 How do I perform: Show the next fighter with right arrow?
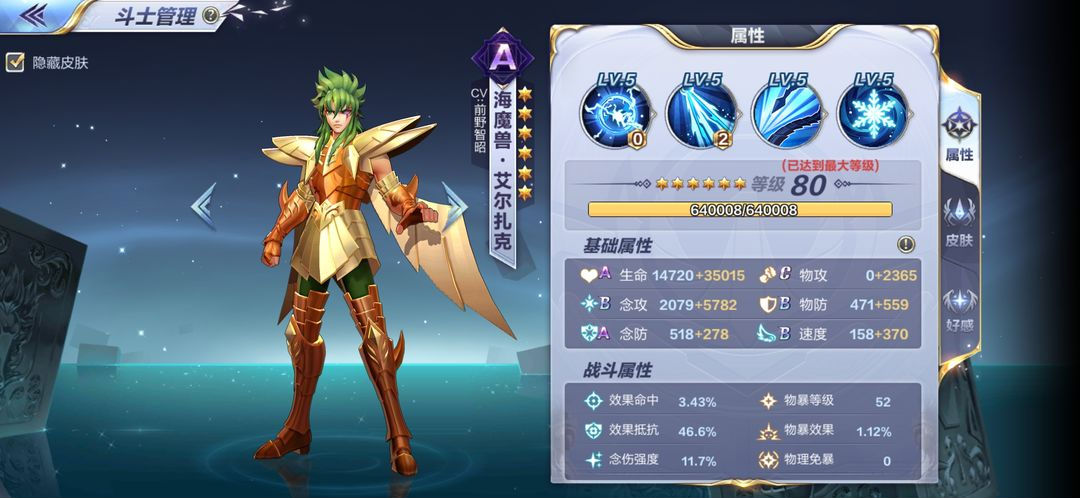pos(455,205)
